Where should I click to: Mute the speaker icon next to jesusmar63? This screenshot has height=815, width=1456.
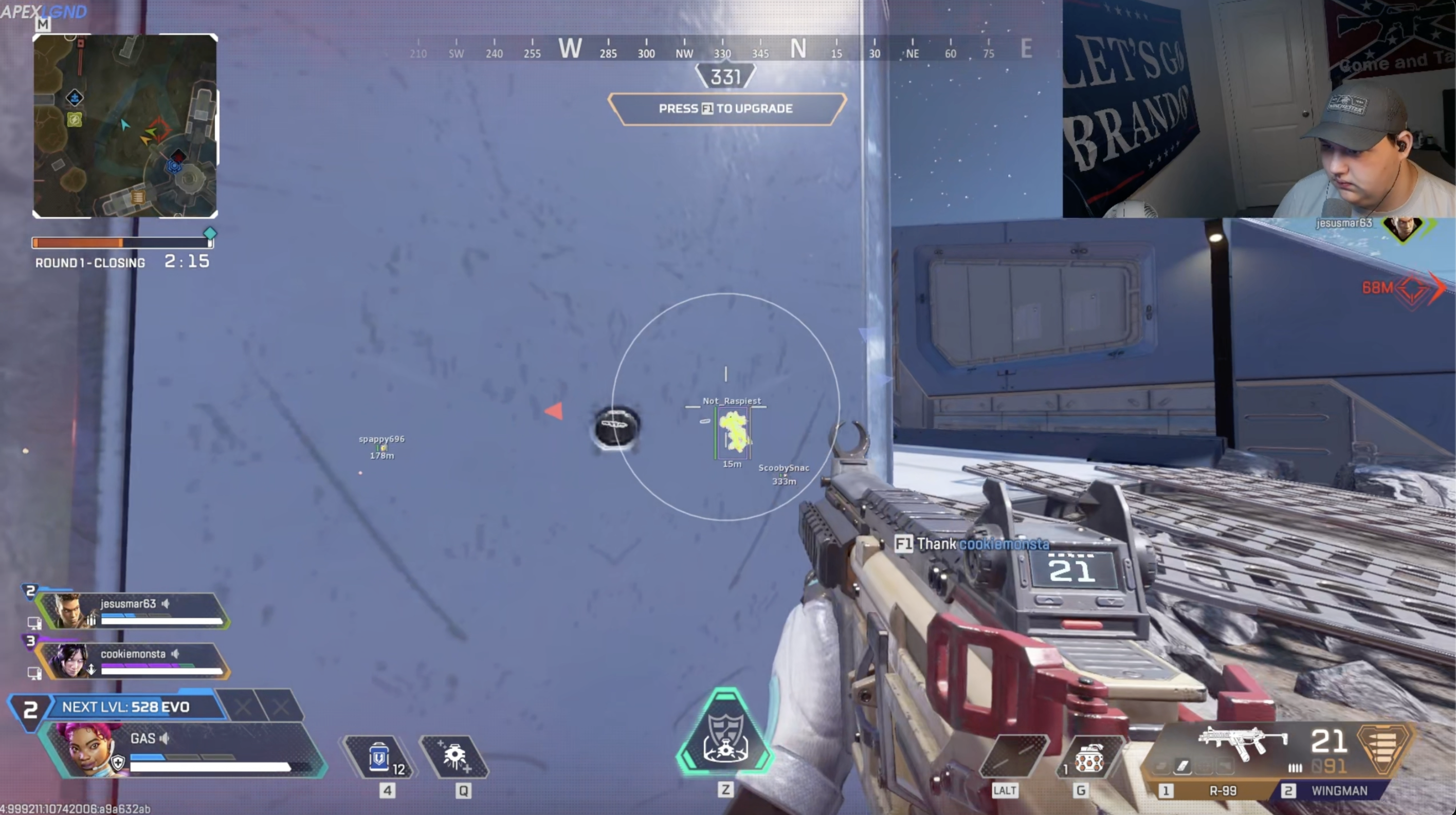point(165,603)
